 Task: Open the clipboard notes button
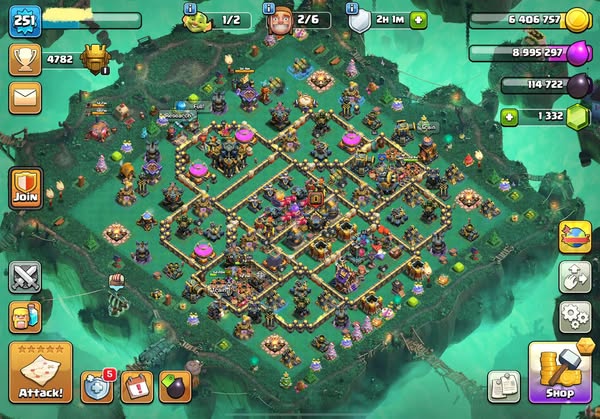504,386
